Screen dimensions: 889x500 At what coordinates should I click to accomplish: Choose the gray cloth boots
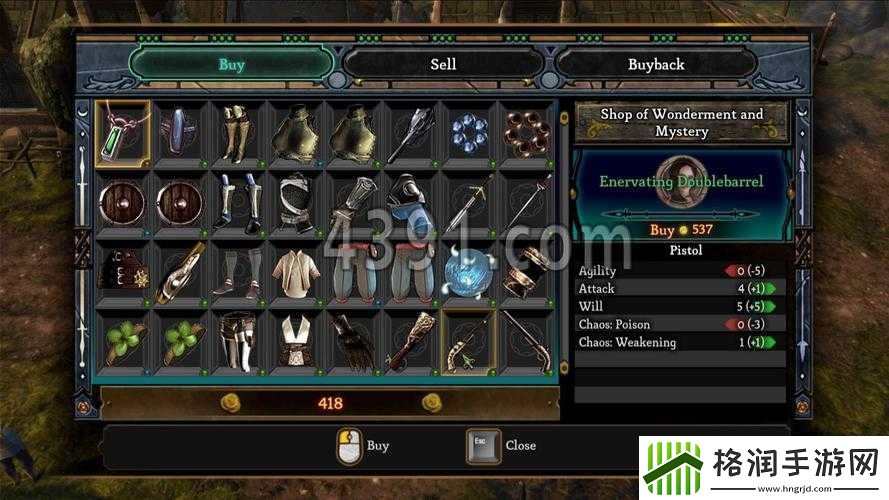pyautogui.click(x=238, y=271)
